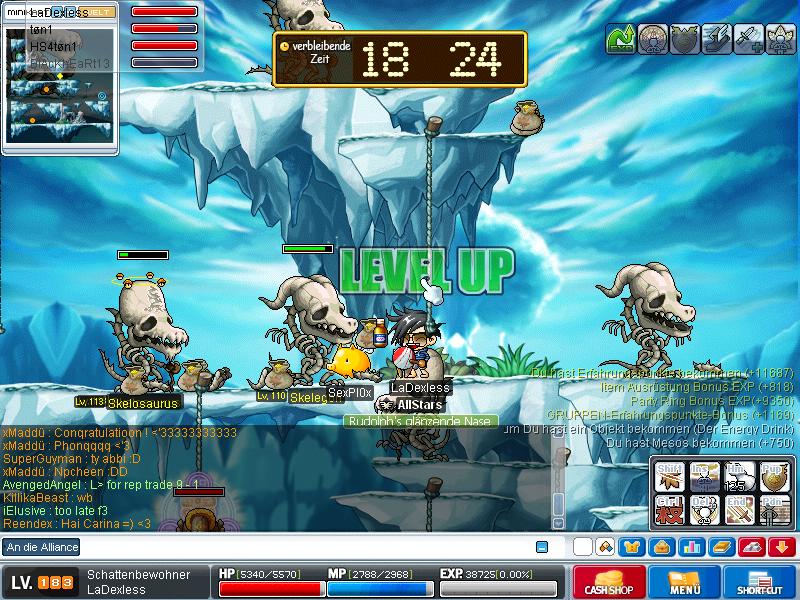This screenshot has height=600, width=800.
Task: Select the EXP boost buff icon
Action: [x=620, y=39]
